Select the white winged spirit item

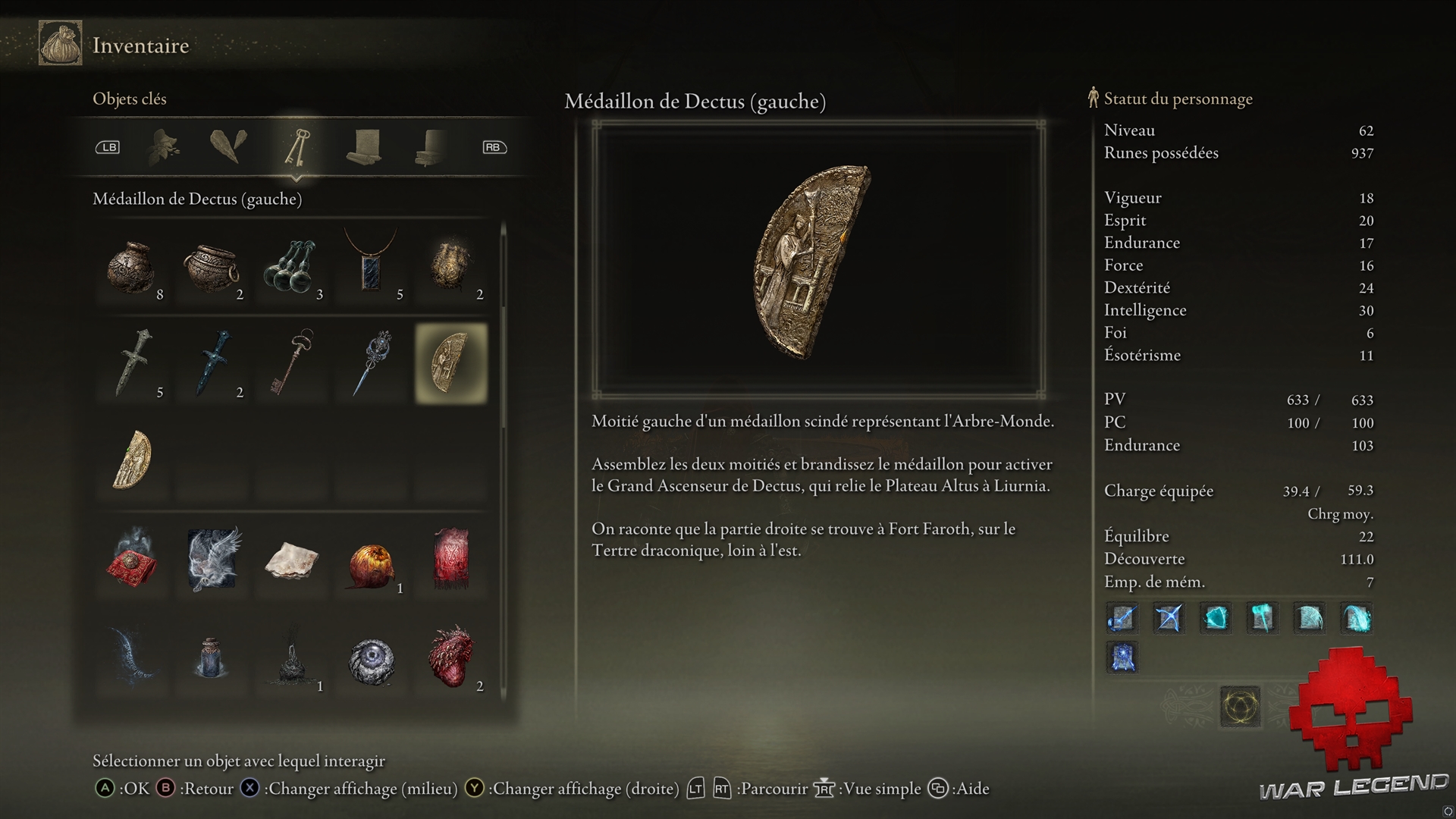(x=214, y=558)
